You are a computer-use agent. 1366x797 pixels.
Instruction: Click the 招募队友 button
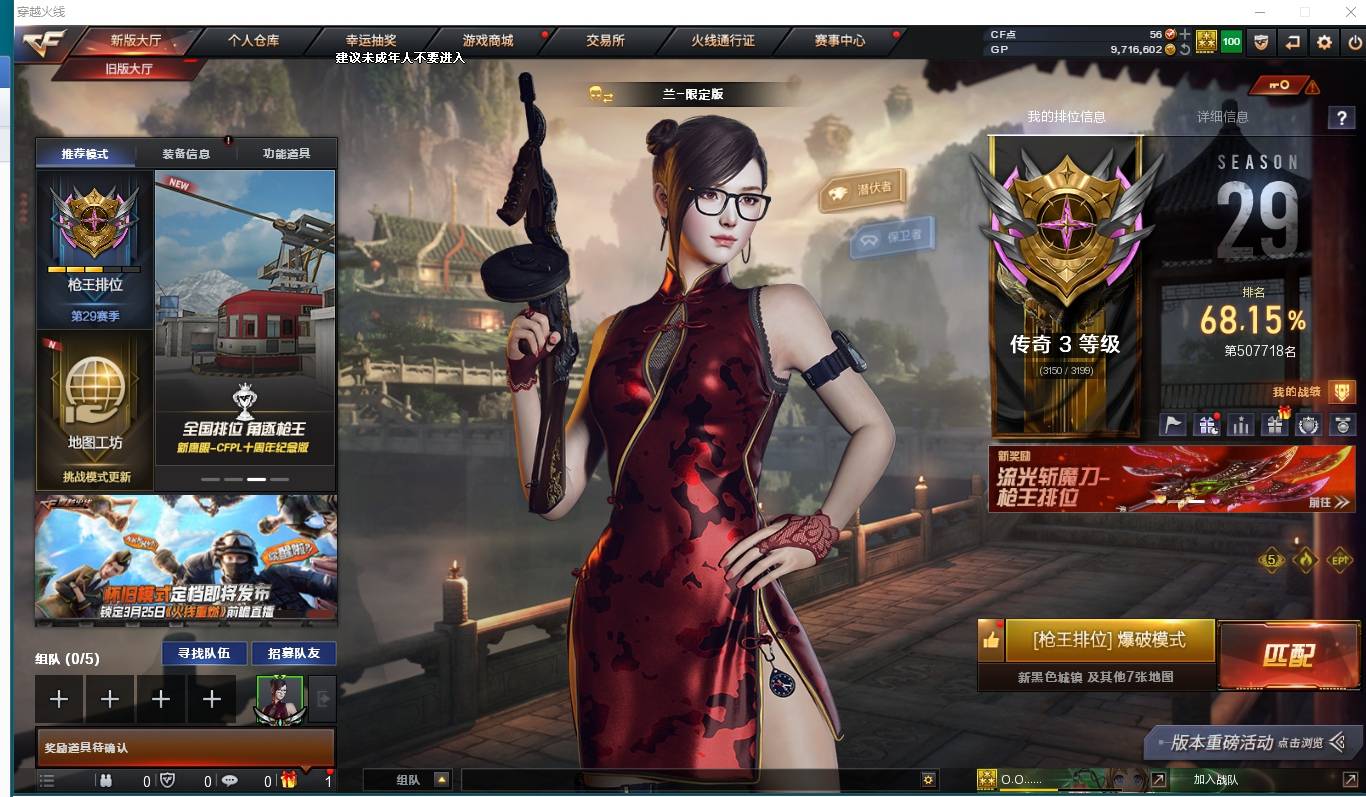294,653
